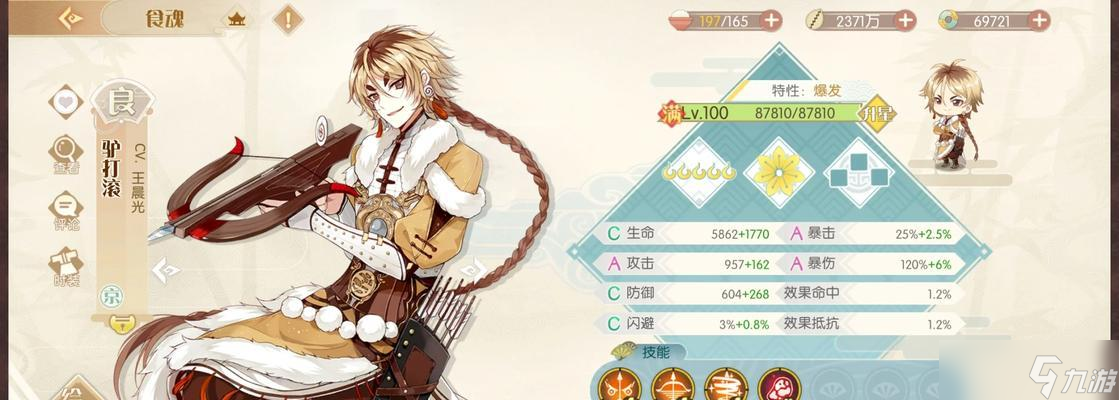Screen dimensions: 1119x400
Task: Open the 查看 view button
Action: (x=66, y=153)
